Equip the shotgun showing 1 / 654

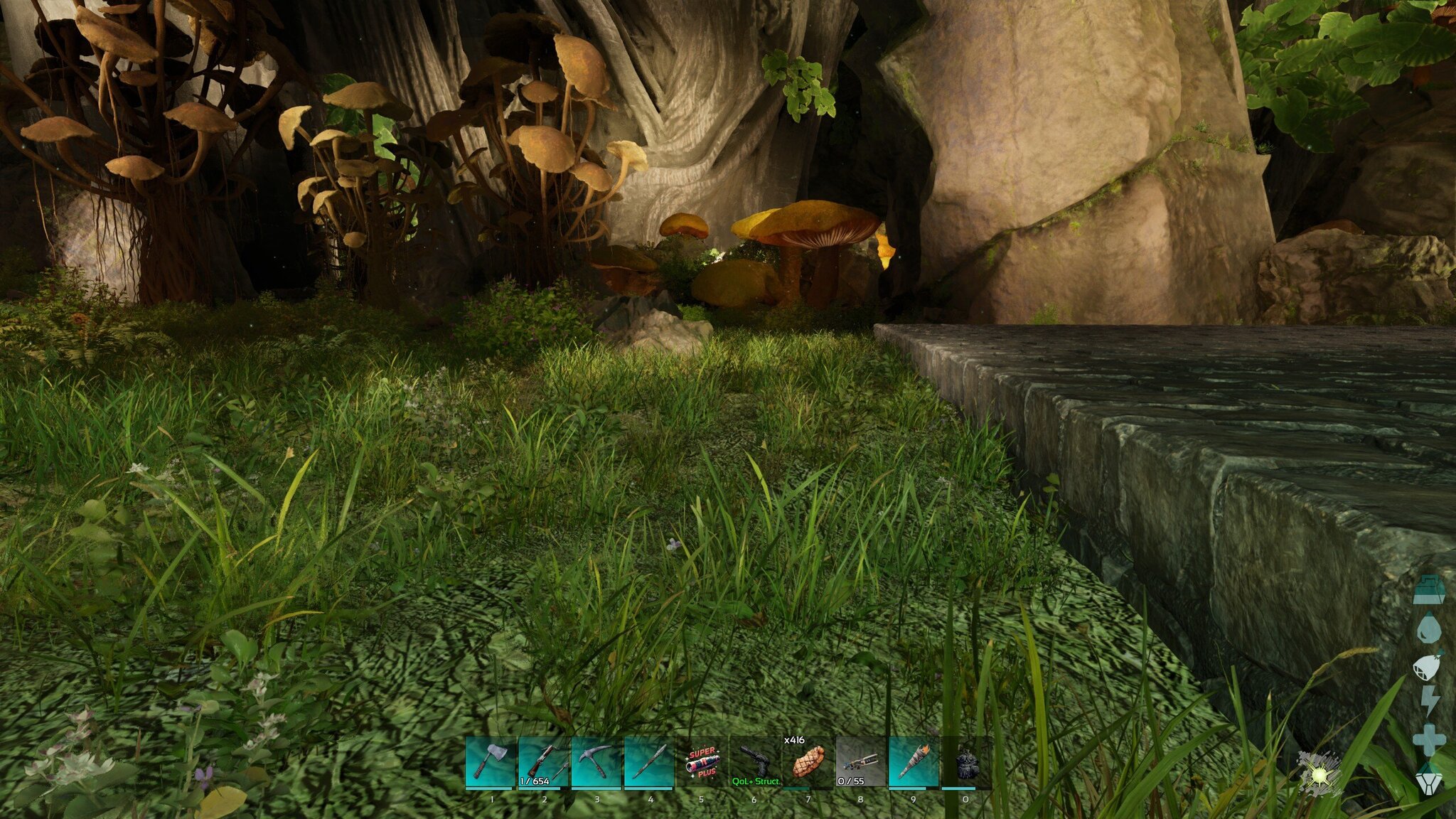544,762
